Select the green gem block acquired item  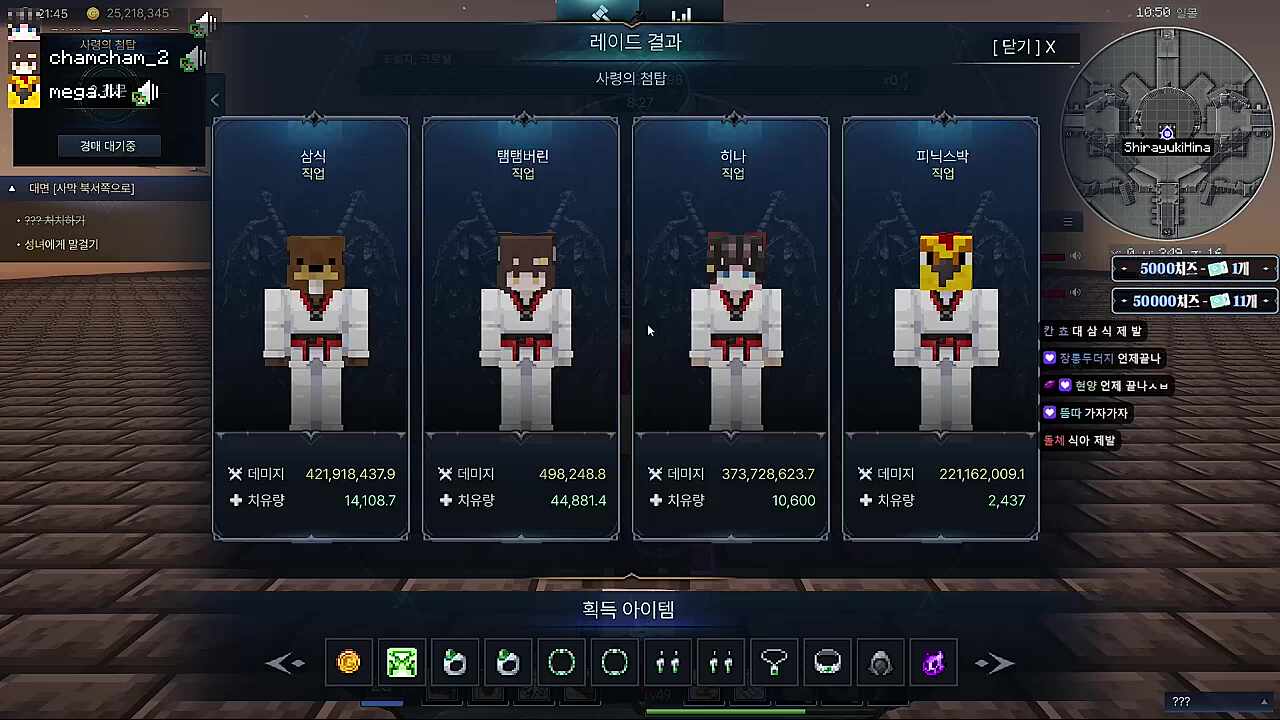click(x=402, y=662)
